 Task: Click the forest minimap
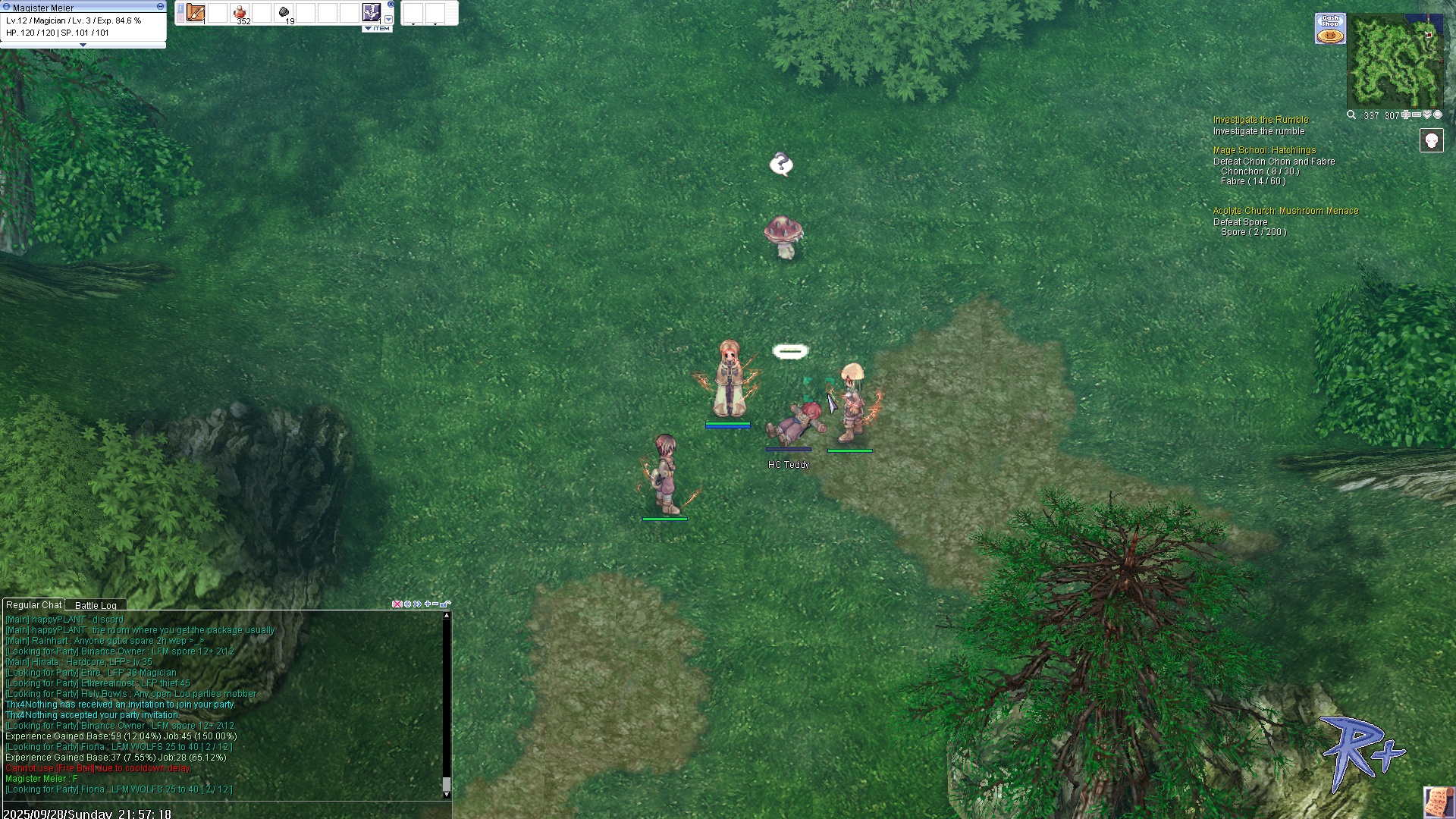pos(1395,62)
